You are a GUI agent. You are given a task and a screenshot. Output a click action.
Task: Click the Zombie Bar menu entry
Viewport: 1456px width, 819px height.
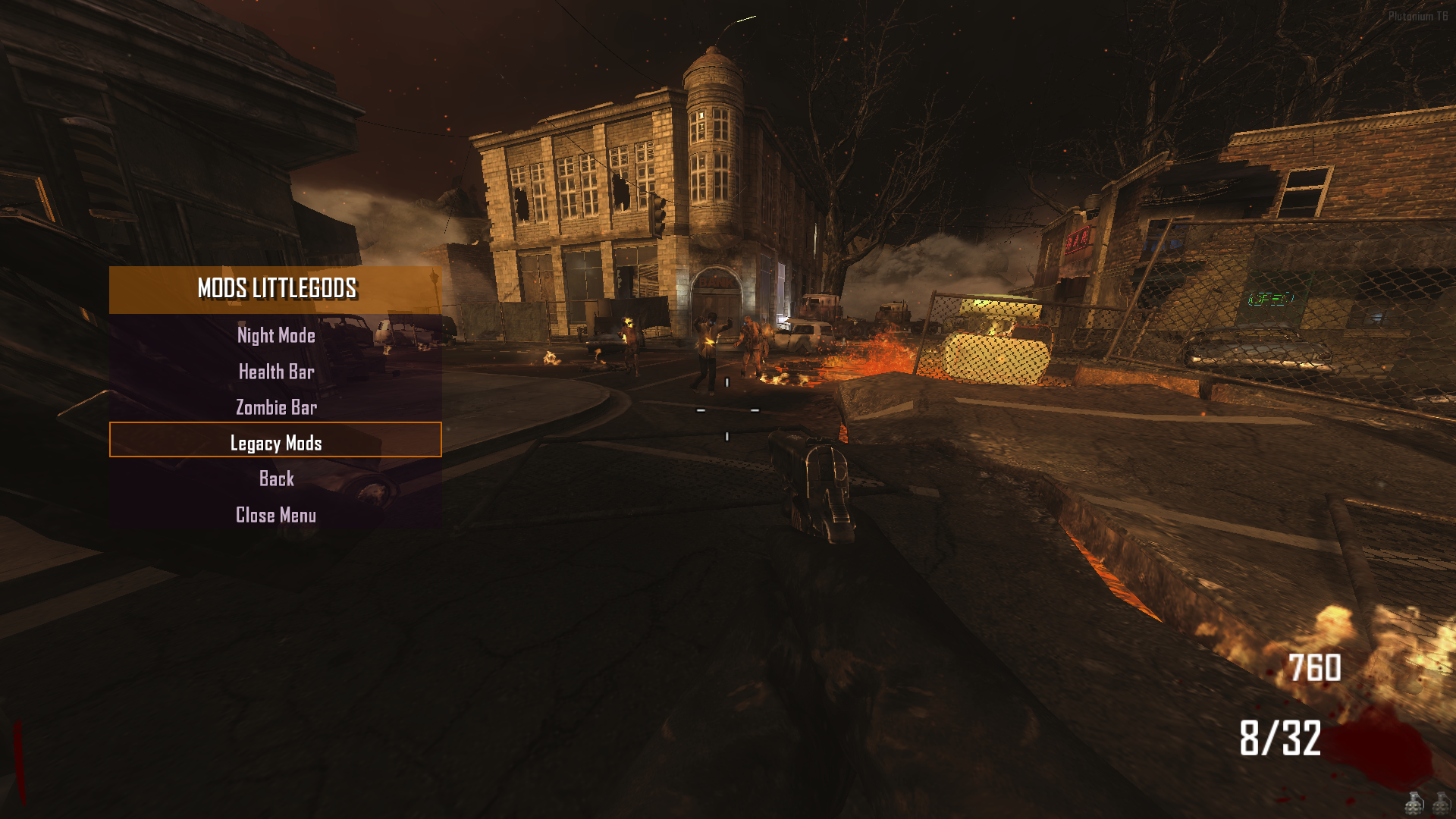click(x=276, y=407)
